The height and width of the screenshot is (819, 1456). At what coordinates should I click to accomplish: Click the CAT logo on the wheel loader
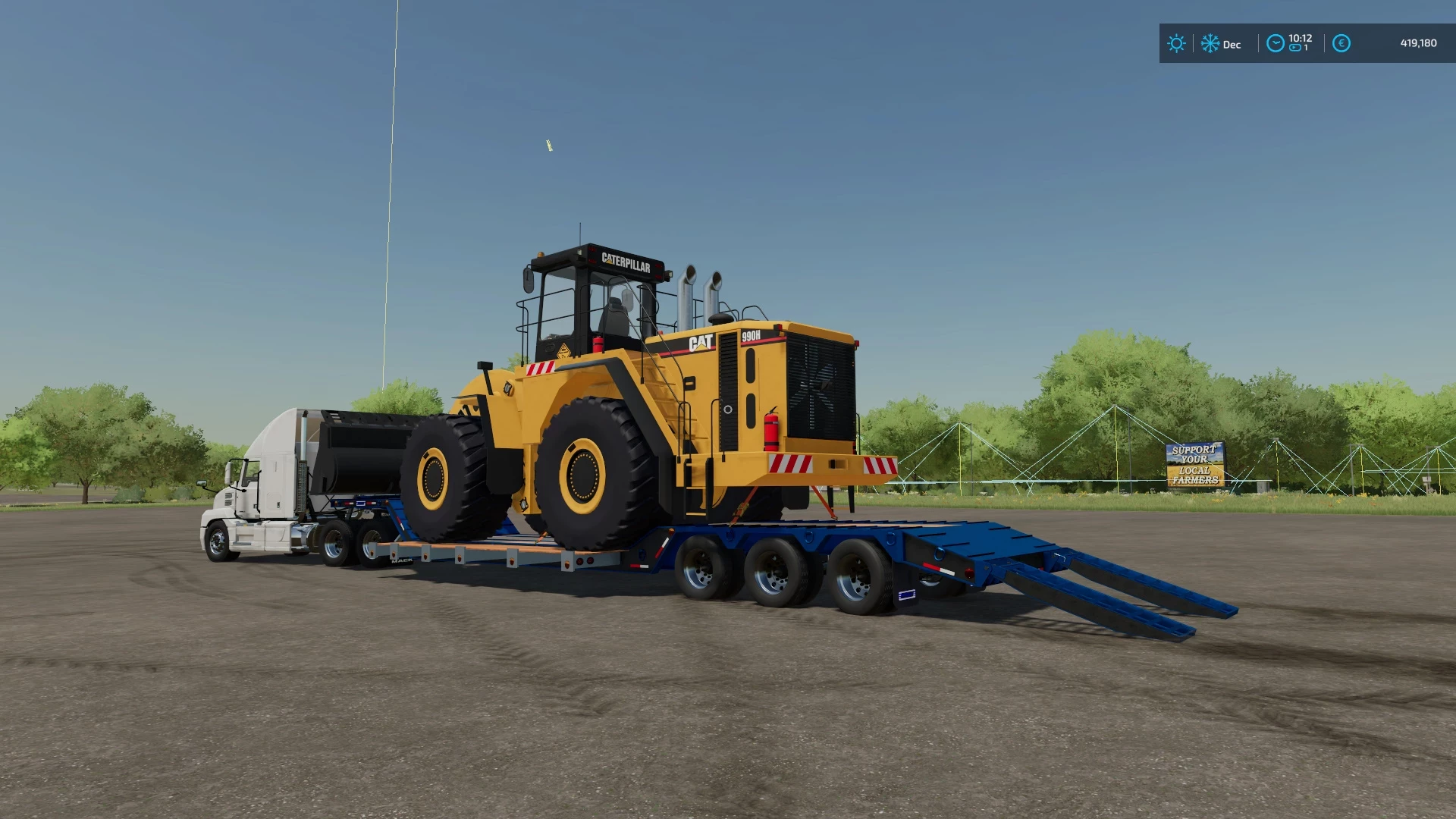pyautogui.click(x=701, y=341)
